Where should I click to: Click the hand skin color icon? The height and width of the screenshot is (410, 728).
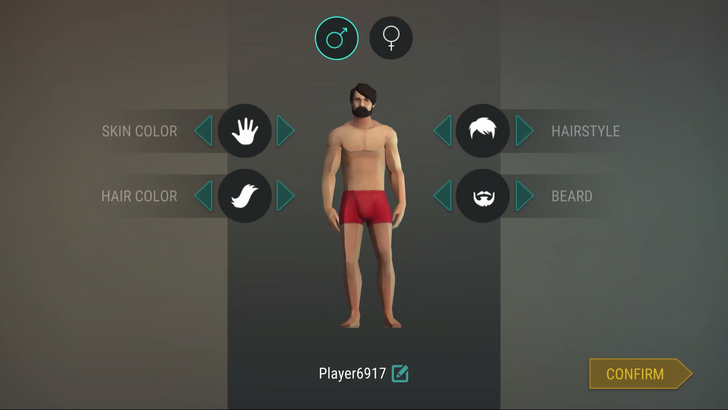click(x=245, y=131)
